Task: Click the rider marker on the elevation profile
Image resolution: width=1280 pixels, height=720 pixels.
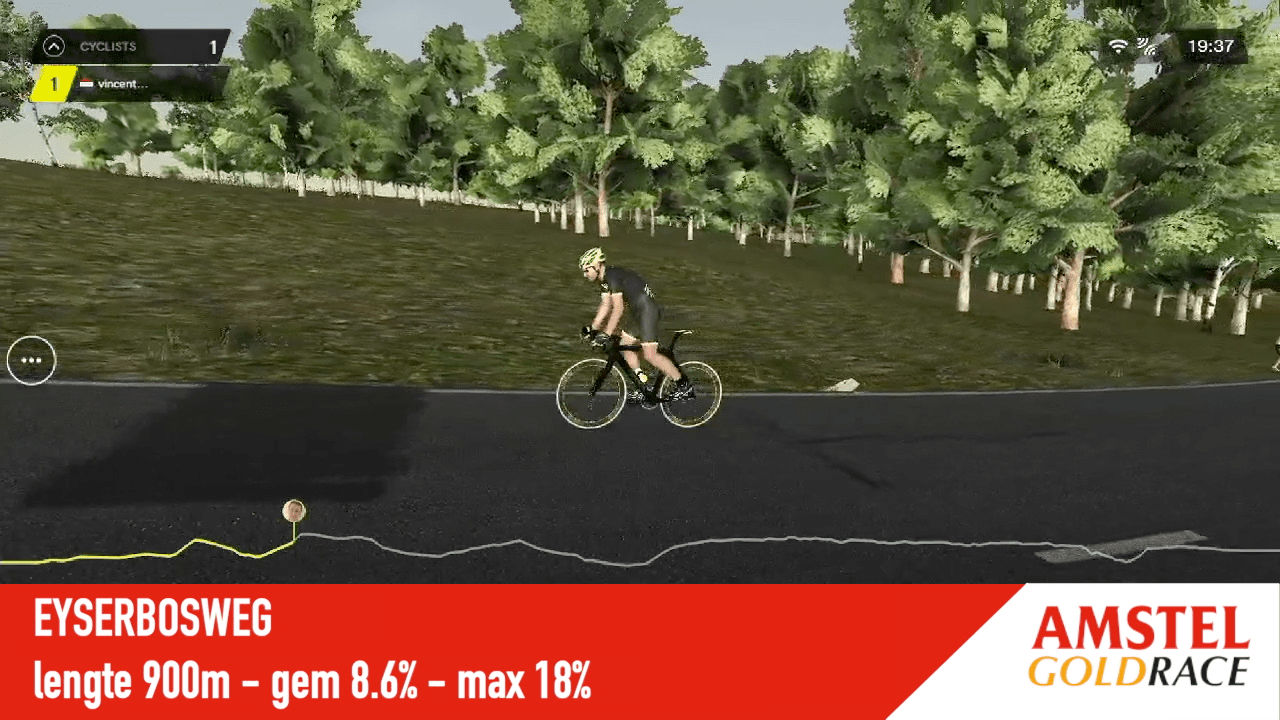Action: (294, 511)
